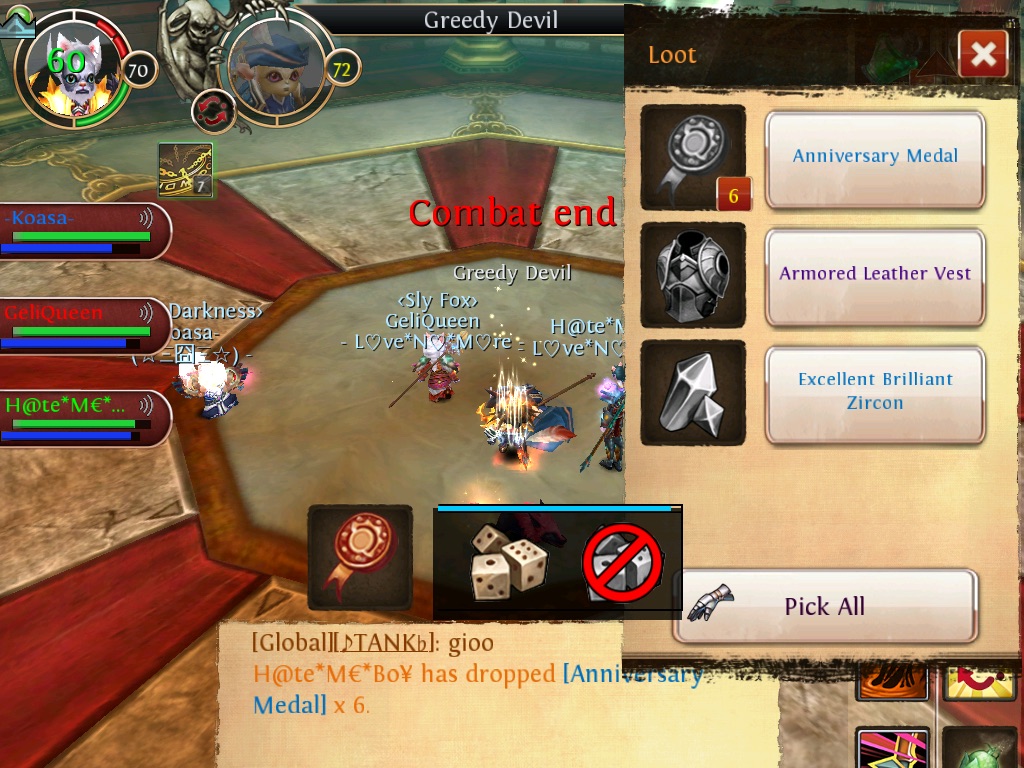This screenshot has width=1024, height=768.
Task: Pass on the loot roll
Action: [622, 564]
